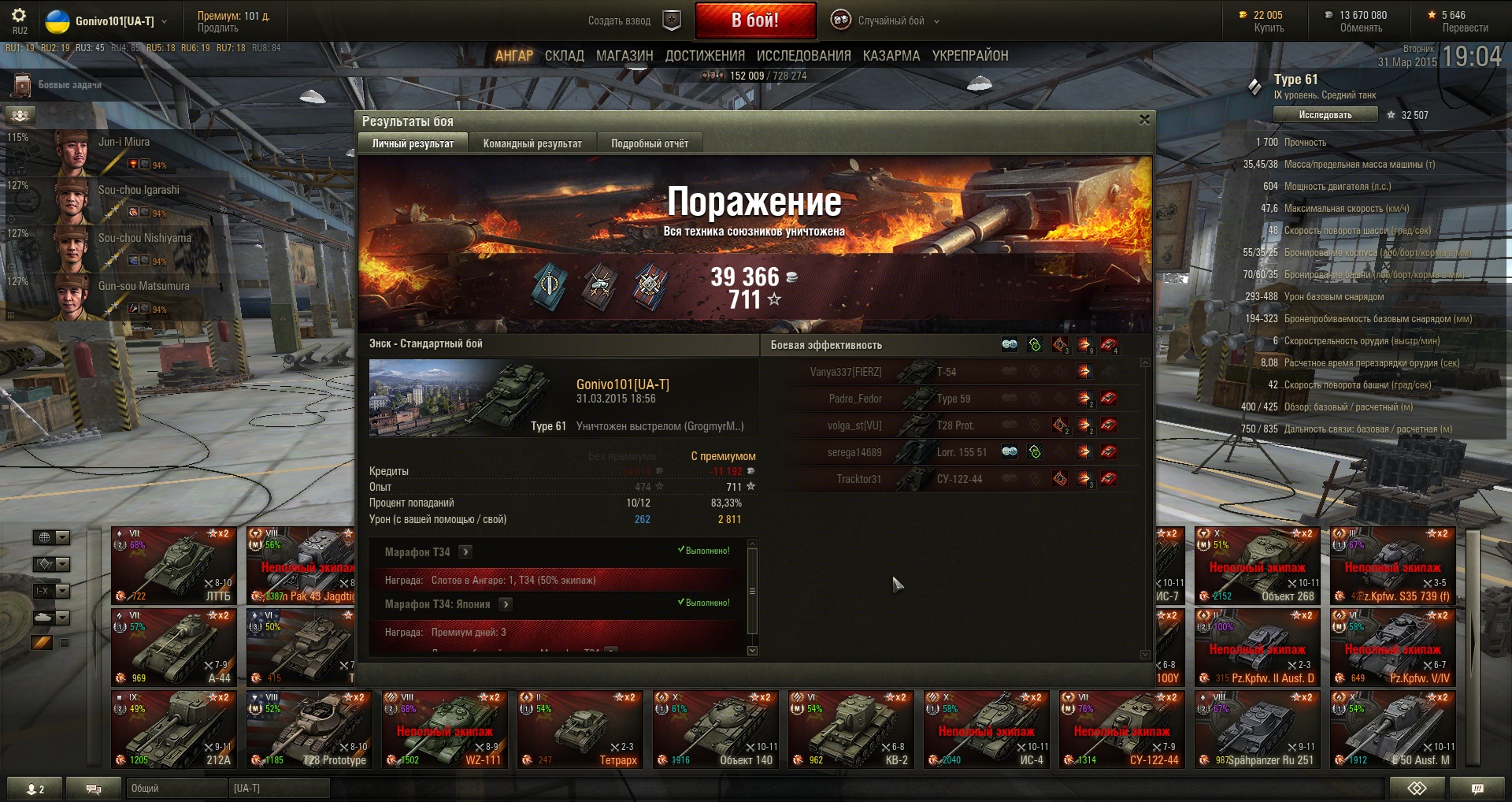Open the ДОСТИЖЕНИЯ section

click(x=705, y=56)
